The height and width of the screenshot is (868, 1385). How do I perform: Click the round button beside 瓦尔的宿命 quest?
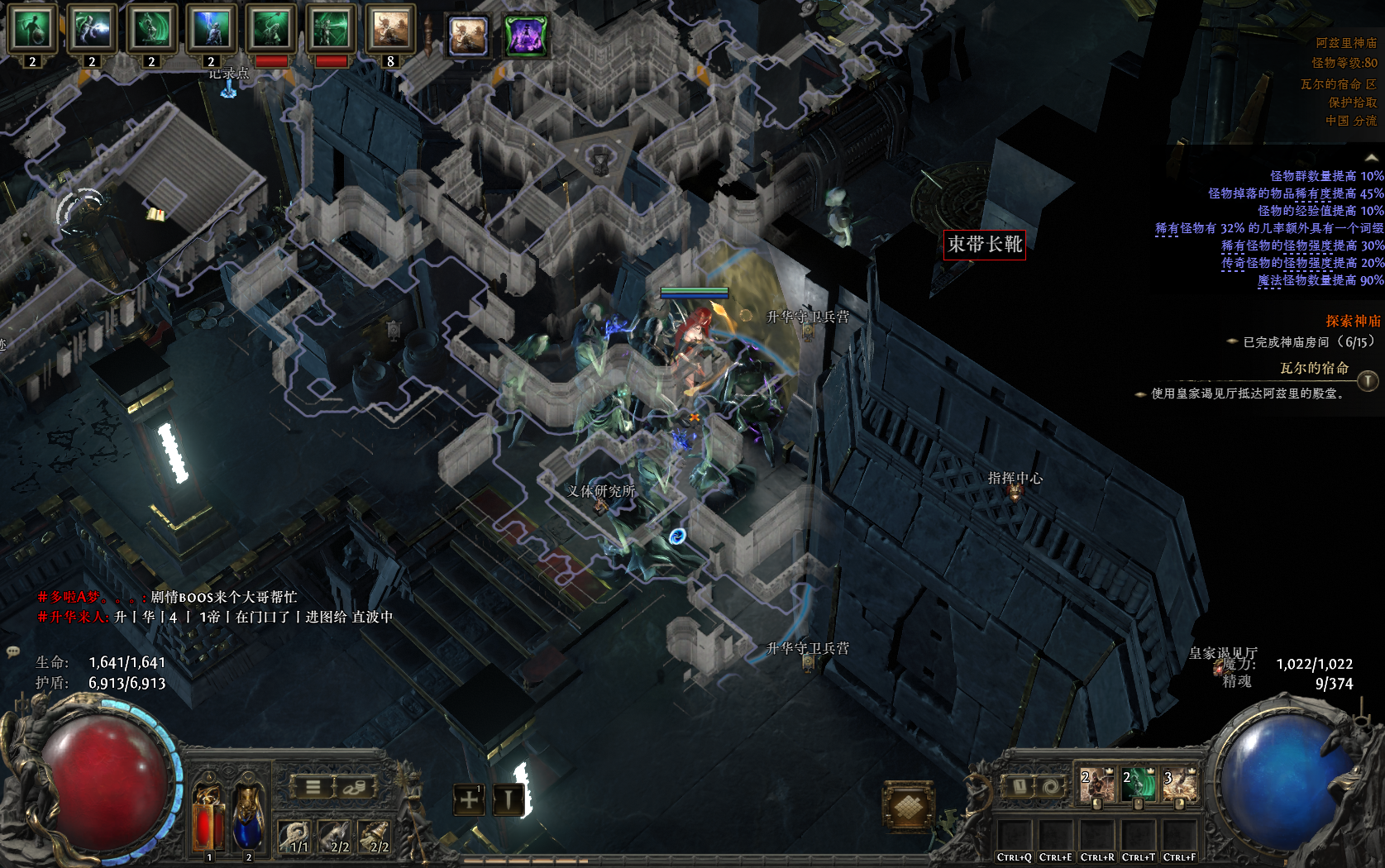(x=1368, y=380)
